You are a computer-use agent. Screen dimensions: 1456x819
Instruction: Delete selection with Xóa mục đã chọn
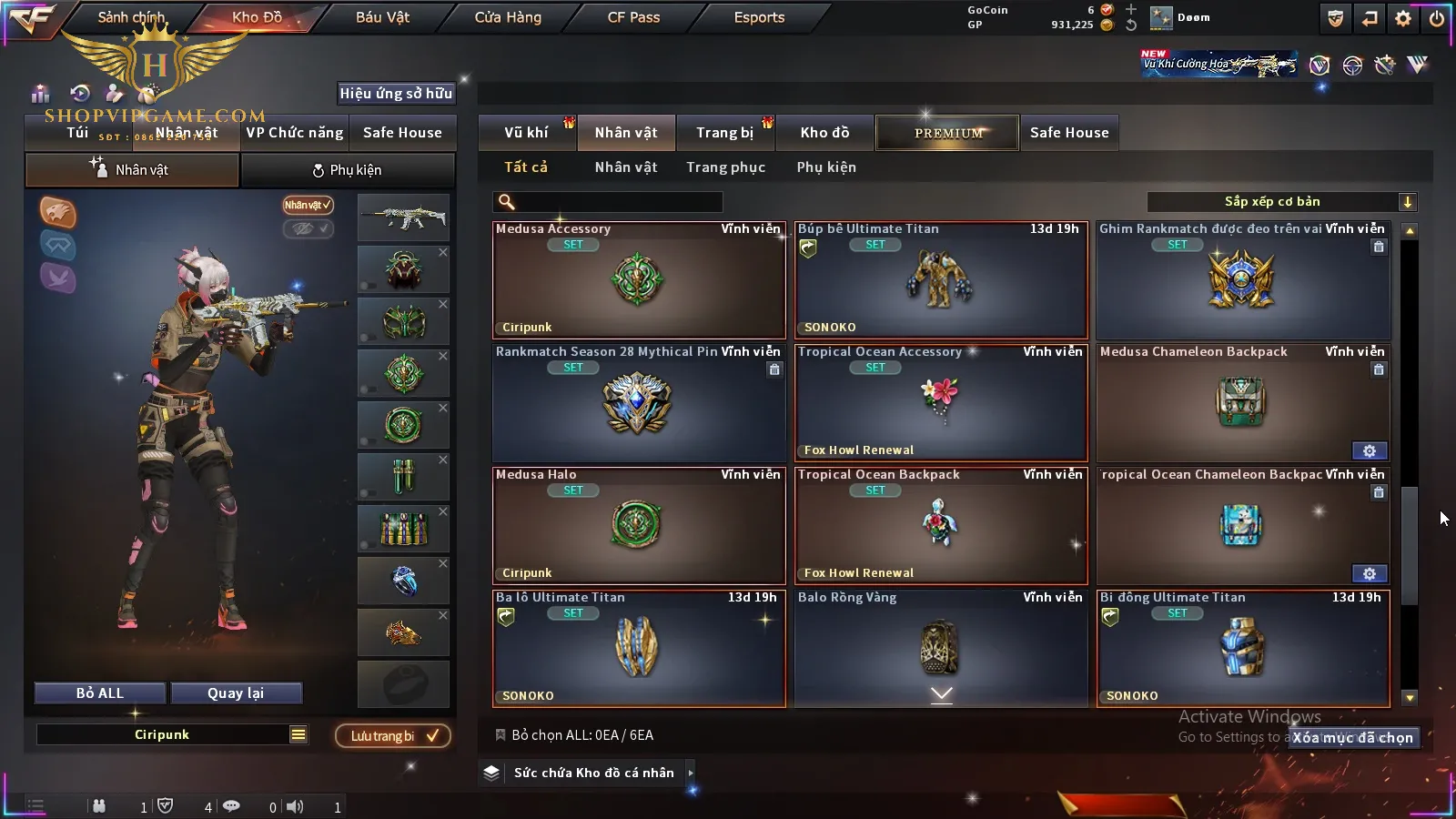[x=1353, y=738]
